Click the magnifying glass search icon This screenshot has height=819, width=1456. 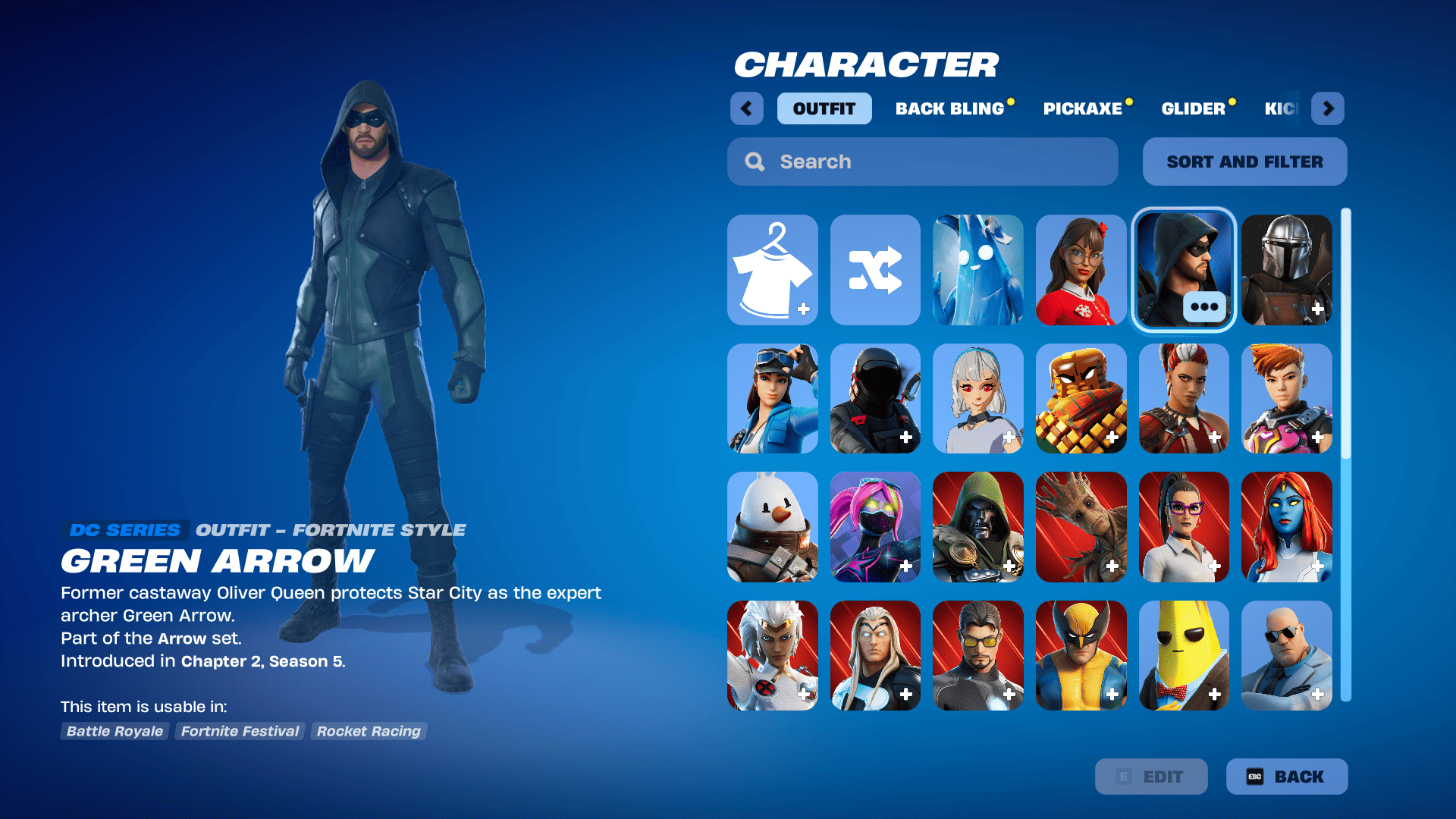755,162
